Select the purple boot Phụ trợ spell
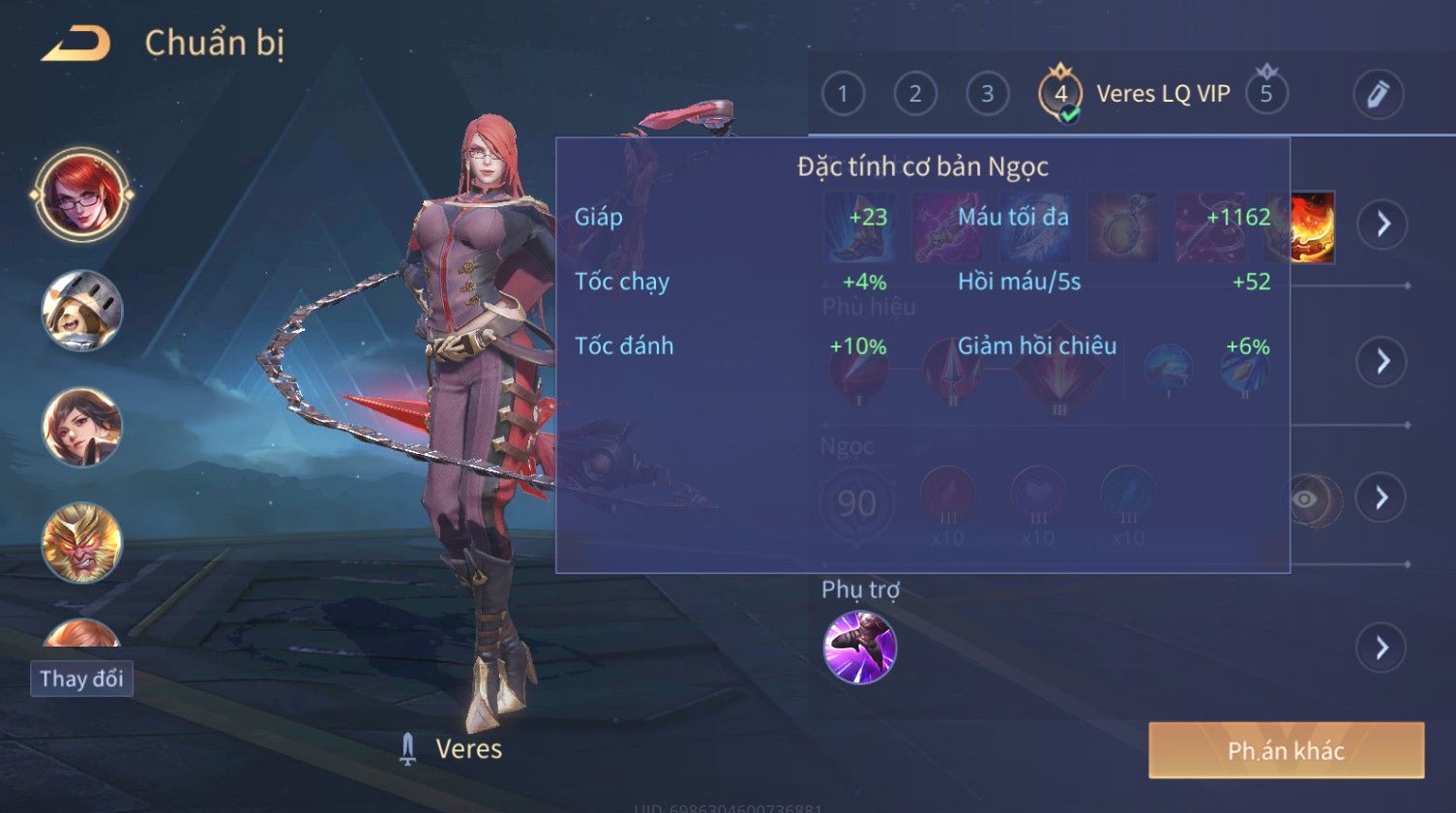 pos(859,647)
